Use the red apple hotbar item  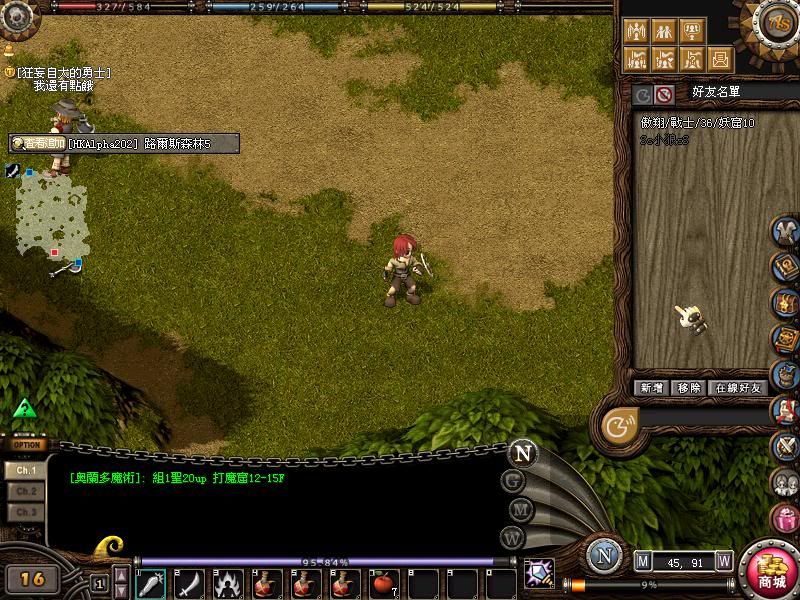point(380,583)
